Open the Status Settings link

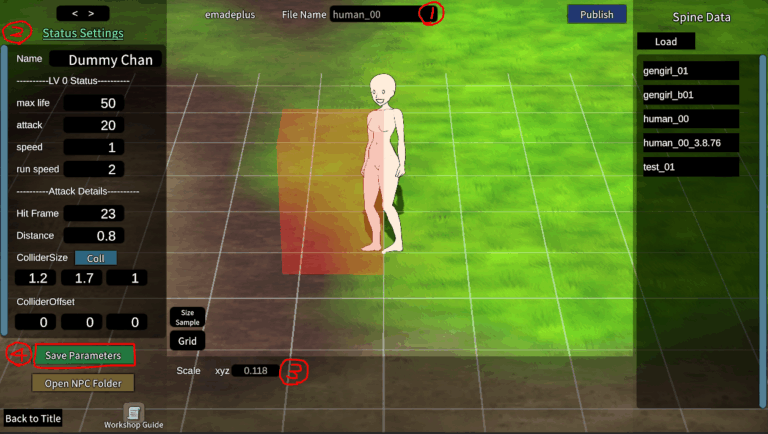(83, 33)
